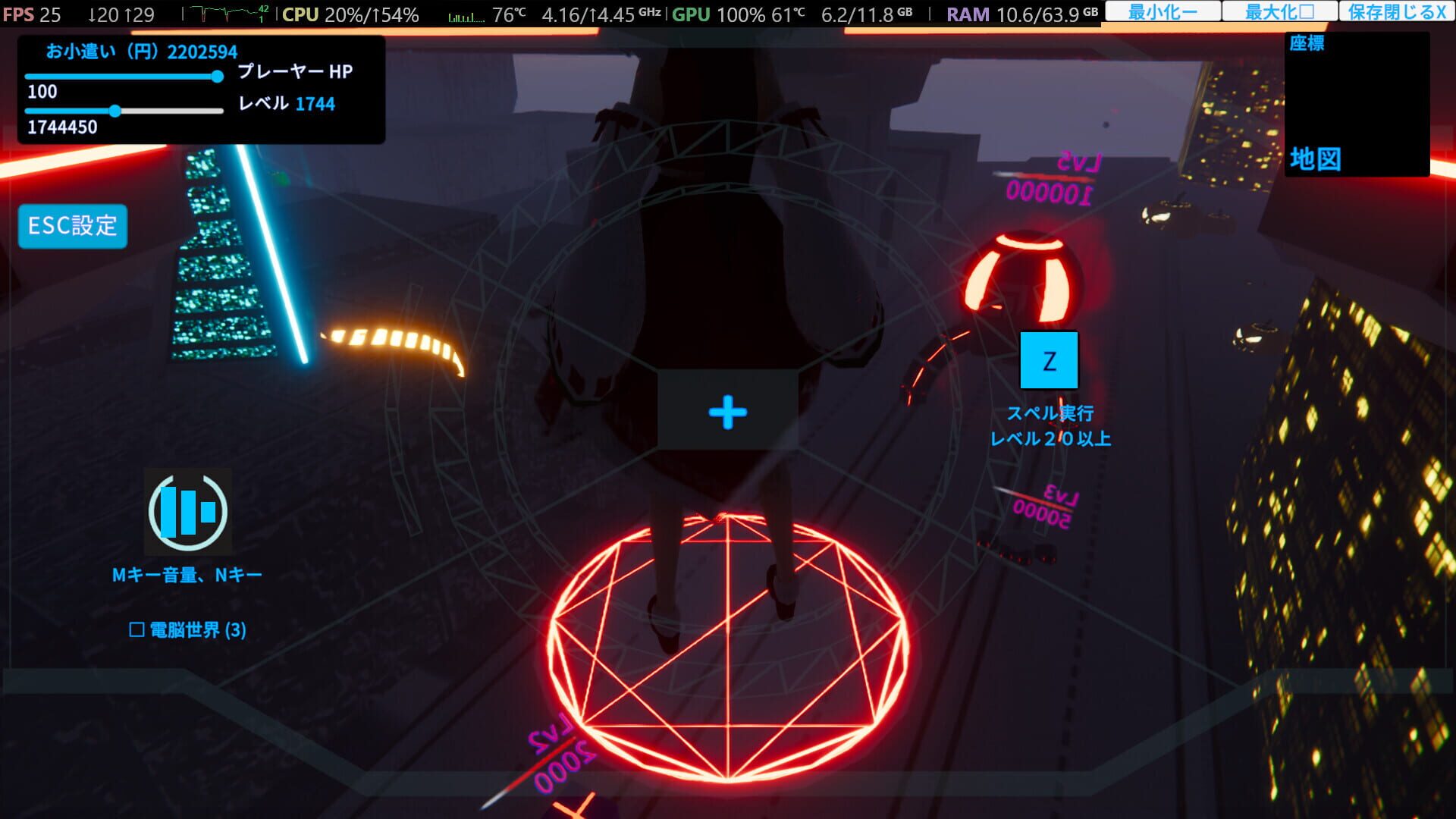Image resolution: width=1456 pixels, height=819 pixels.
Task: Click the 保存閉じるX save-and-close button
Action: pos(1398,11)
